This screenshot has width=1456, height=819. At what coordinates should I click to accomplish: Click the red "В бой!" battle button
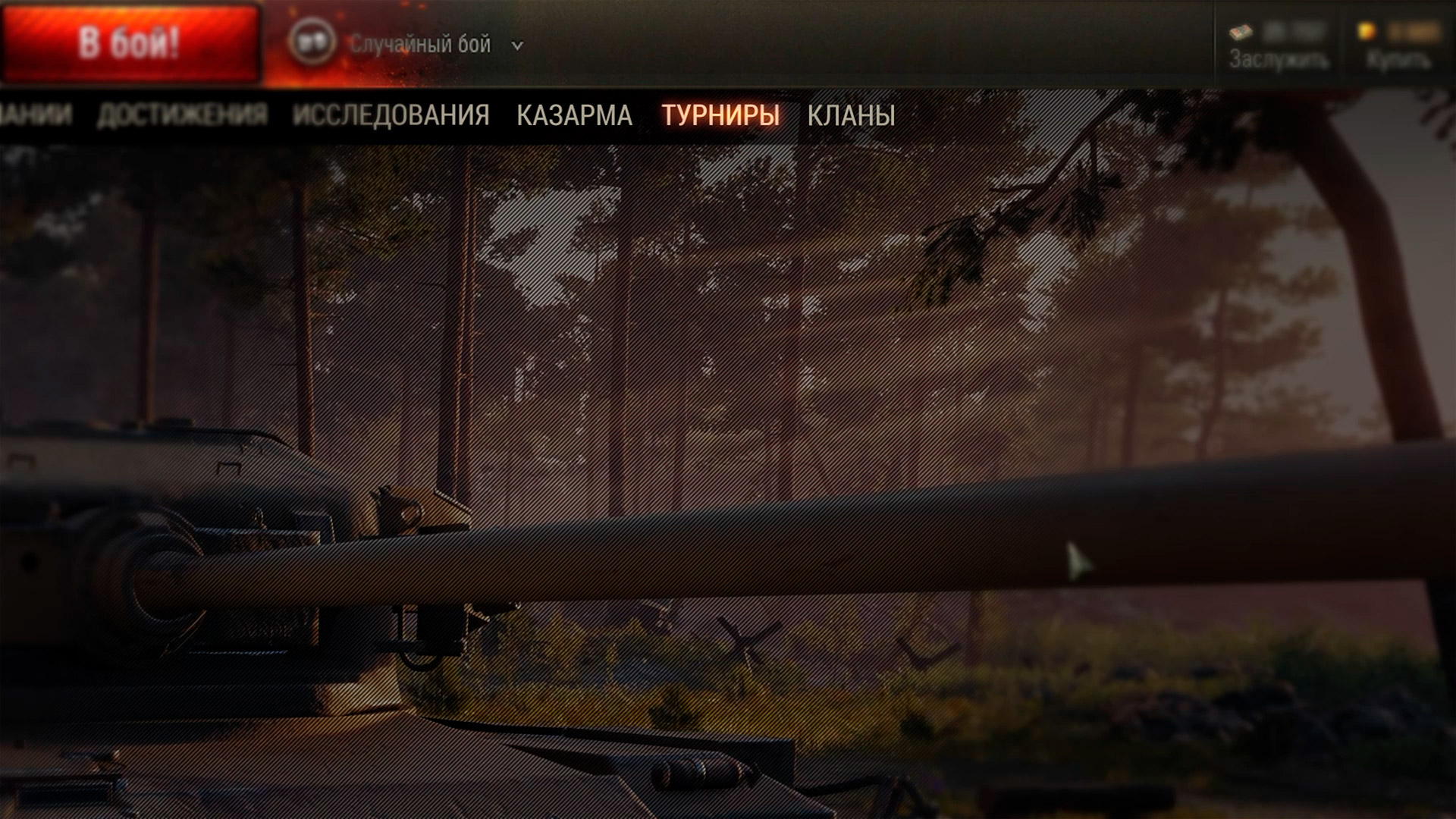(130, 43)
